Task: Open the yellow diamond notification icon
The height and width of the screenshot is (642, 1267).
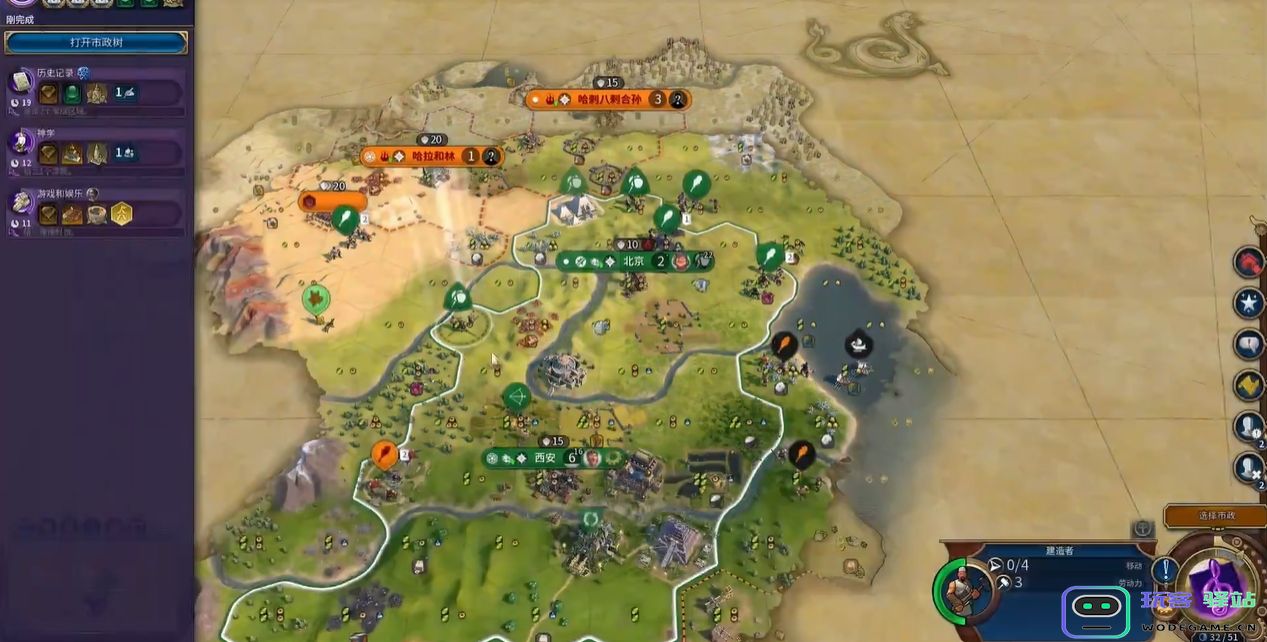Action: [x=1249, y=385]
